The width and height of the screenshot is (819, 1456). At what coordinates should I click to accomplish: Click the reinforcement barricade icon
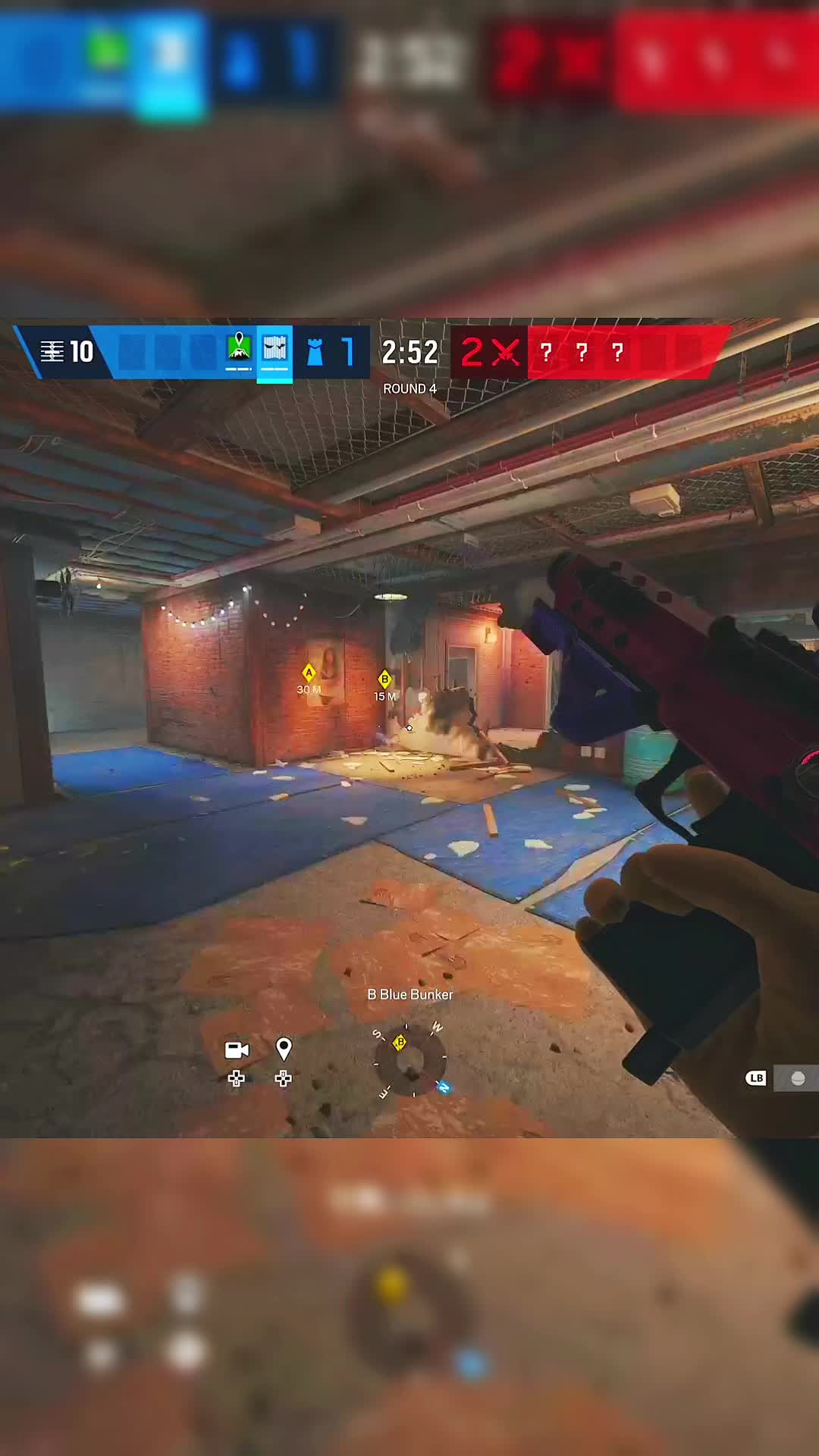point(52,352)
